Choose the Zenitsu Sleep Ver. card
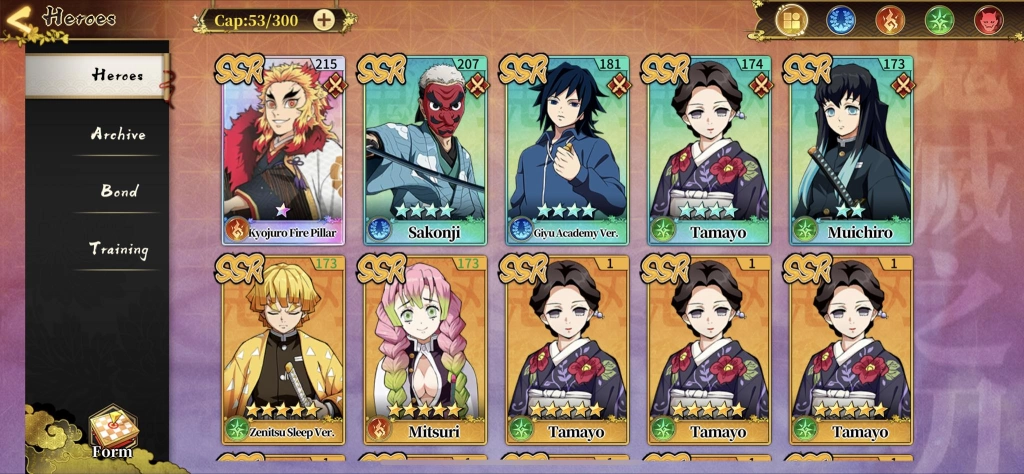Viewport: 1024px width, 474px height. [284, 349]
